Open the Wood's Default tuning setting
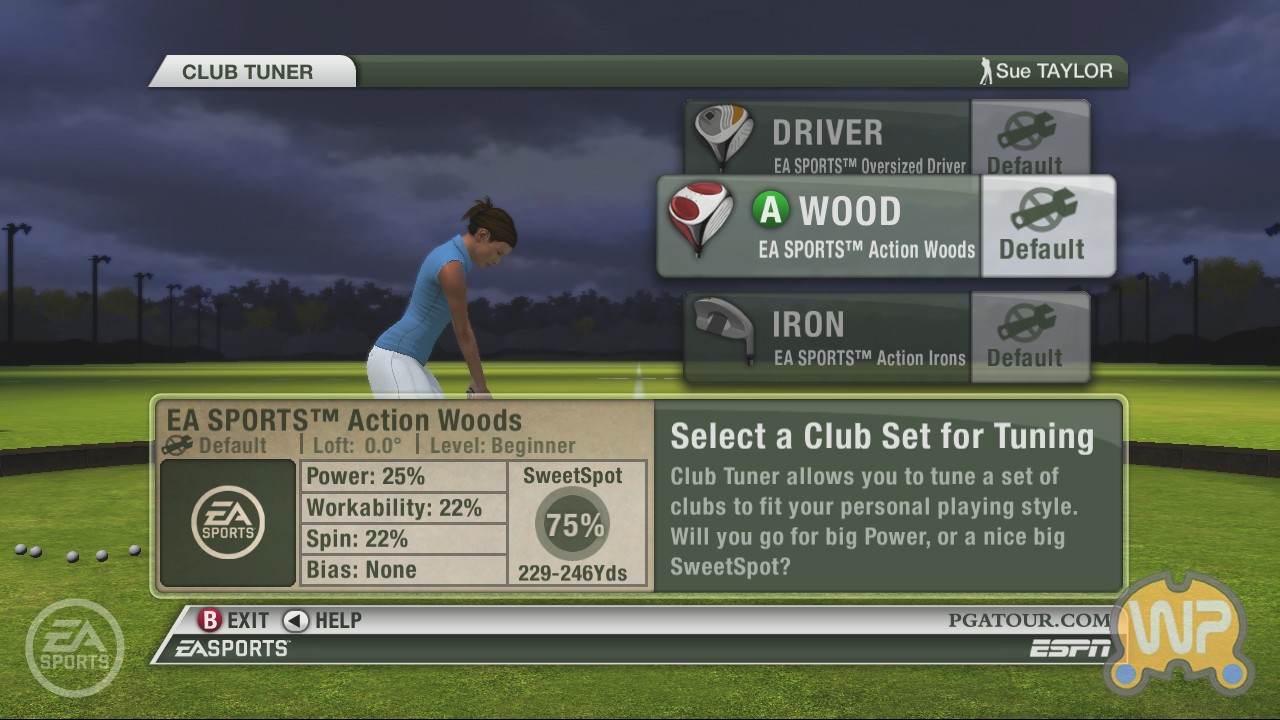This screenshot has width=1280, height=720. pyautogui.click(x=1046, y=227)
